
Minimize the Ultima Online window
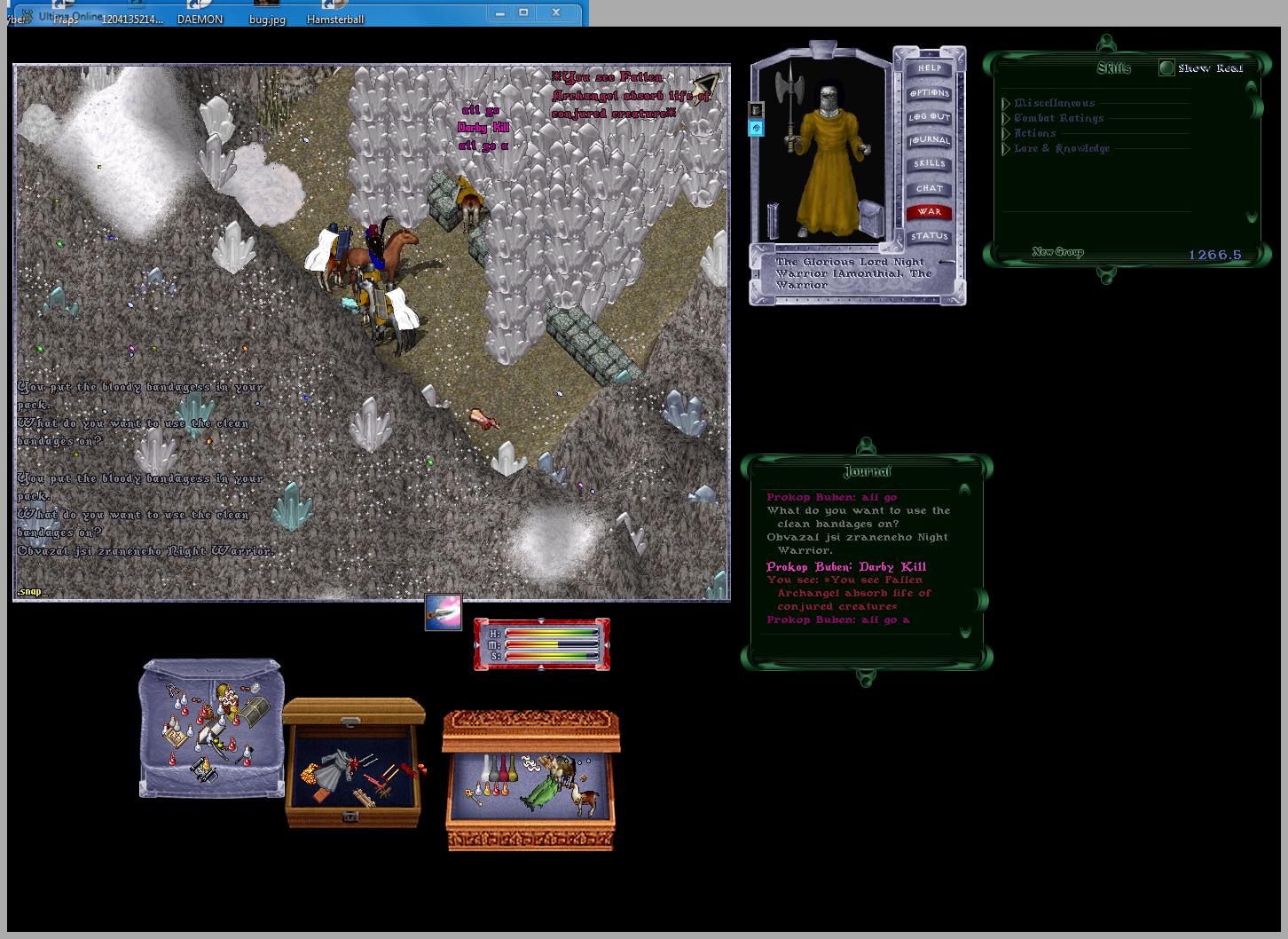(500, 12)
